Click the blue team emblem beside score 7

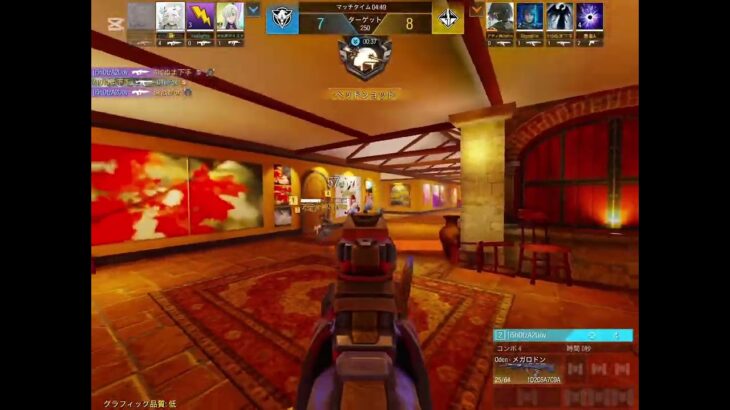pyautogui.click(x=282, y=20)
